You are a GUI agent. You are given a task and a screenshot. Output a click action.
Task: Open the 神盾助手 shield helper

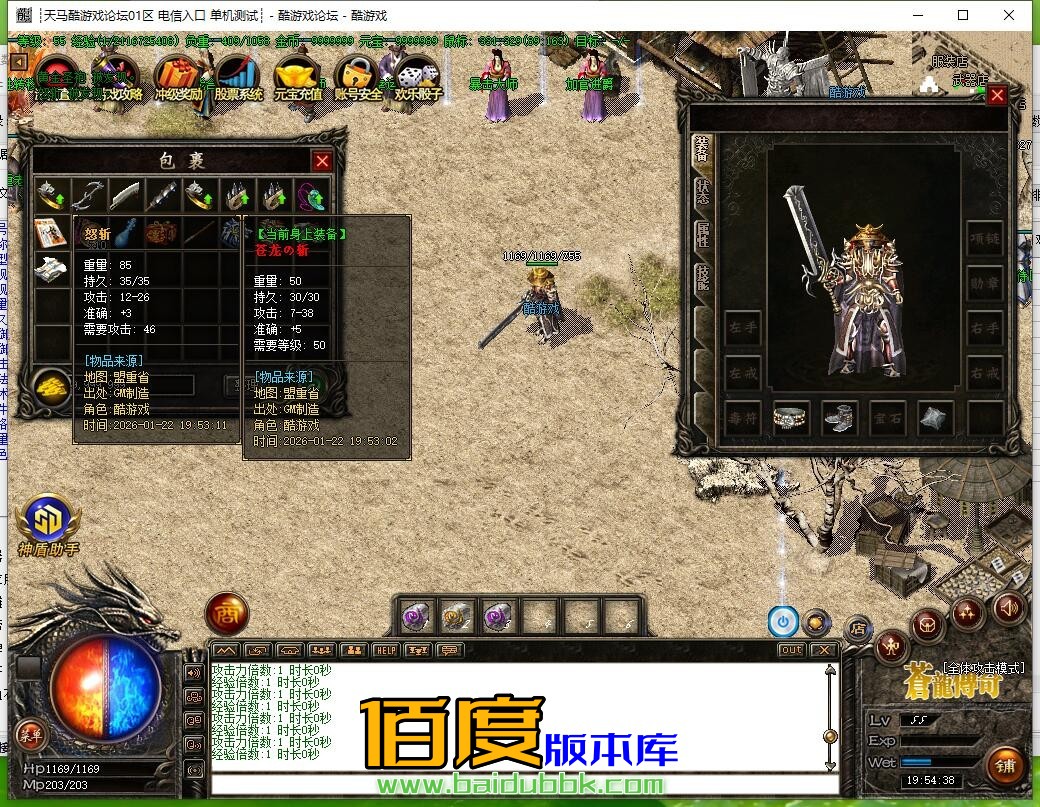[x=47, y=521]
